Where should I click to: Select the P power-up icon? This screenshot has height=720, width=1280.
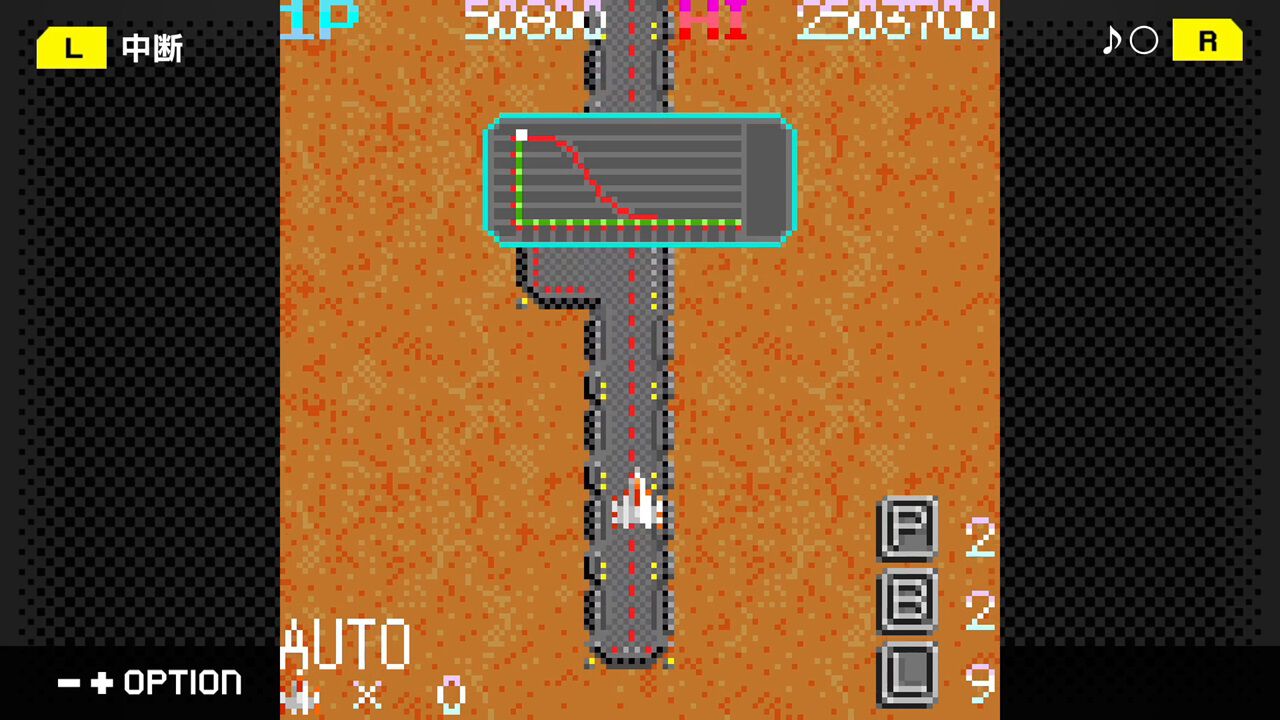point(908,528)
